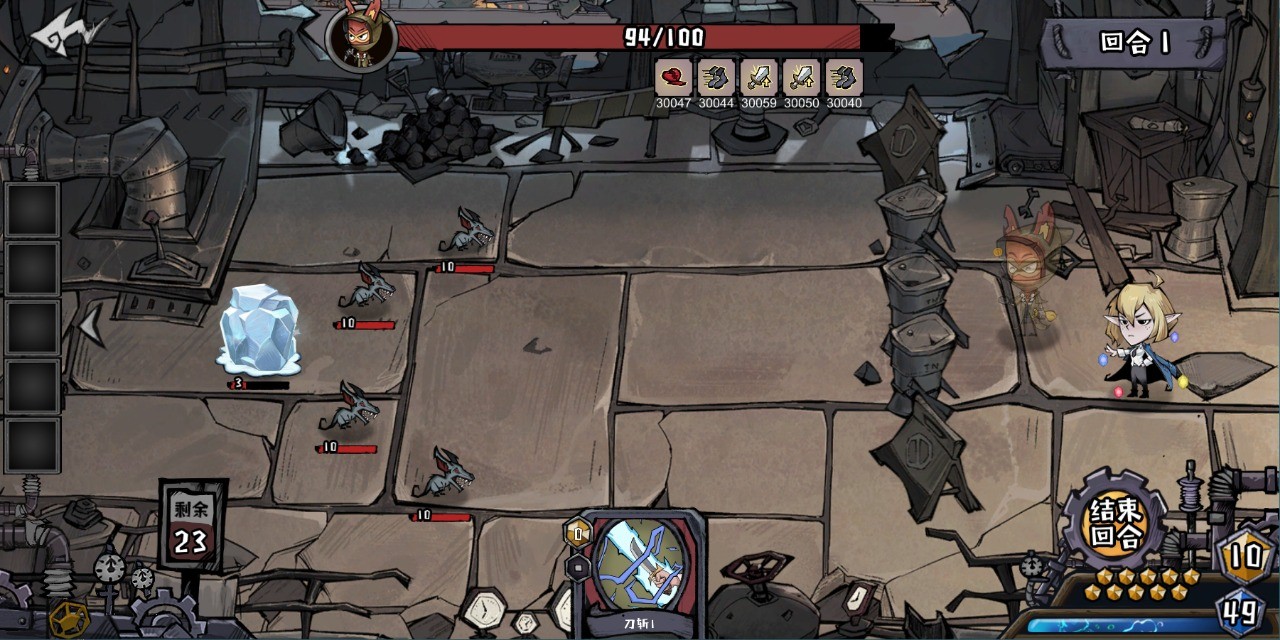
Task: Open the yellow cube icon in the bottom-left corner
Action: (68, 618)
